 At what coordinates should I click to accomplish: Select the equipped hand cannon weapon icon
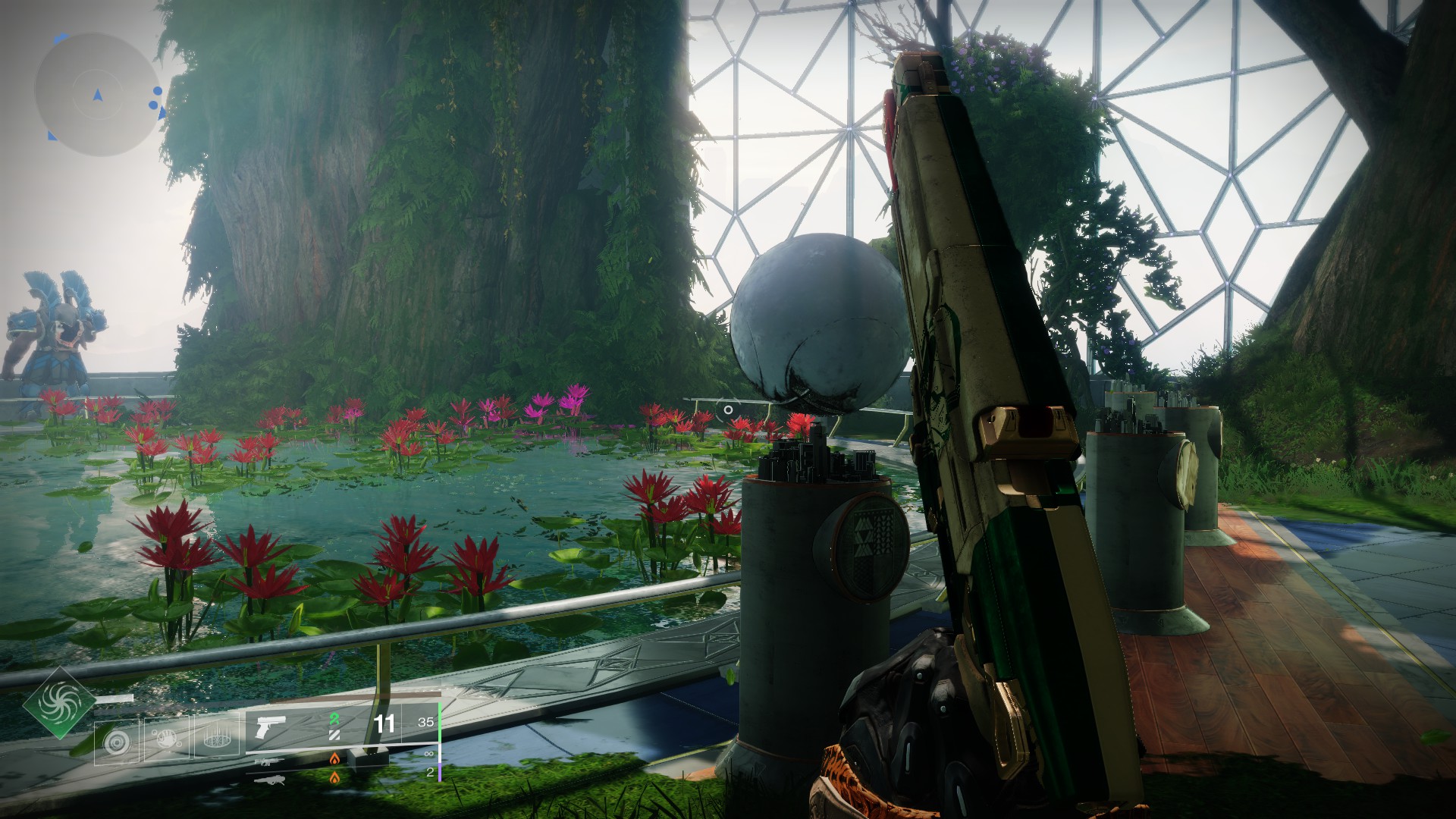271,726
